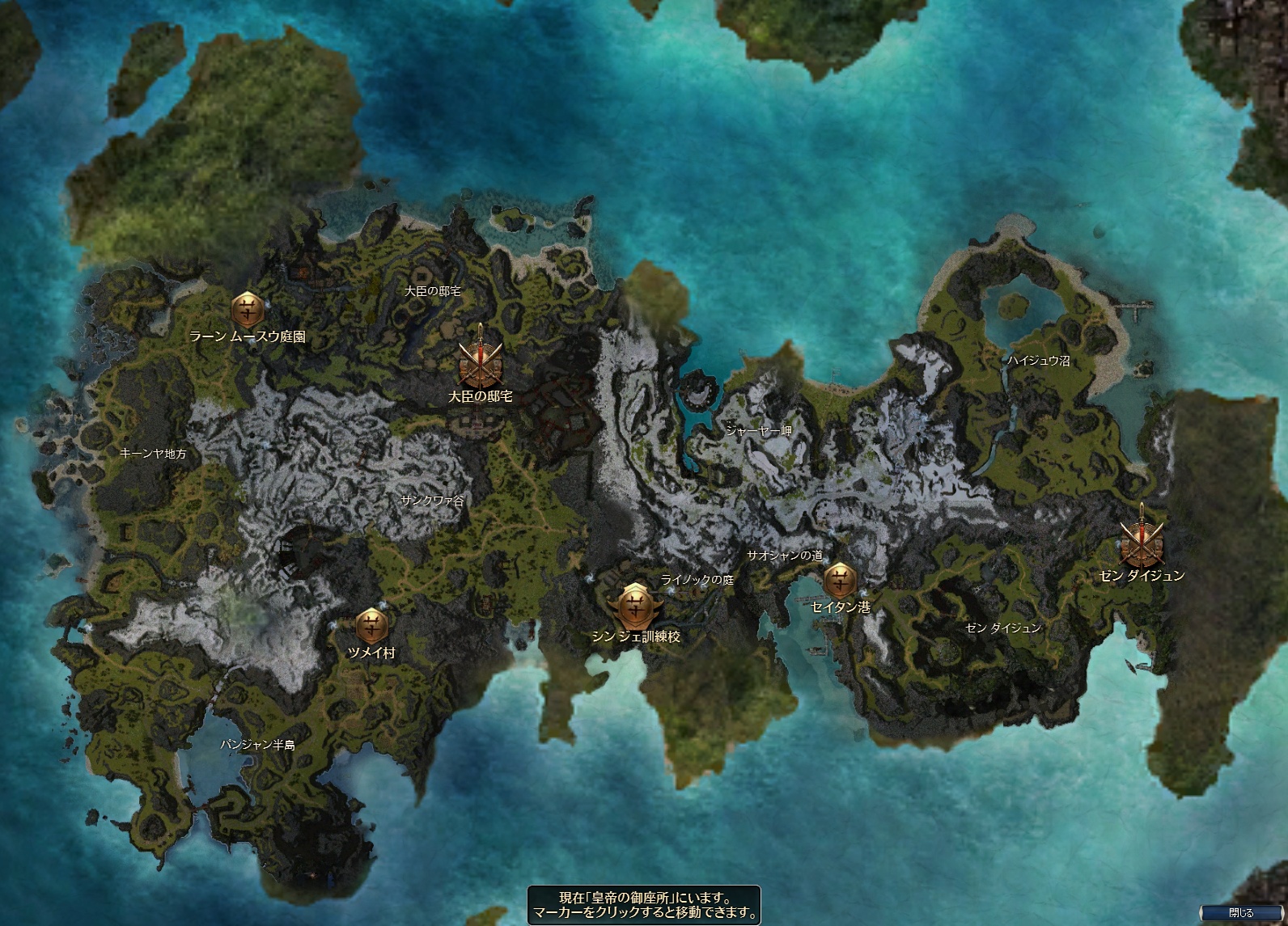Travel to the ツメイ村 outpost marker

(x=371, y=625)
